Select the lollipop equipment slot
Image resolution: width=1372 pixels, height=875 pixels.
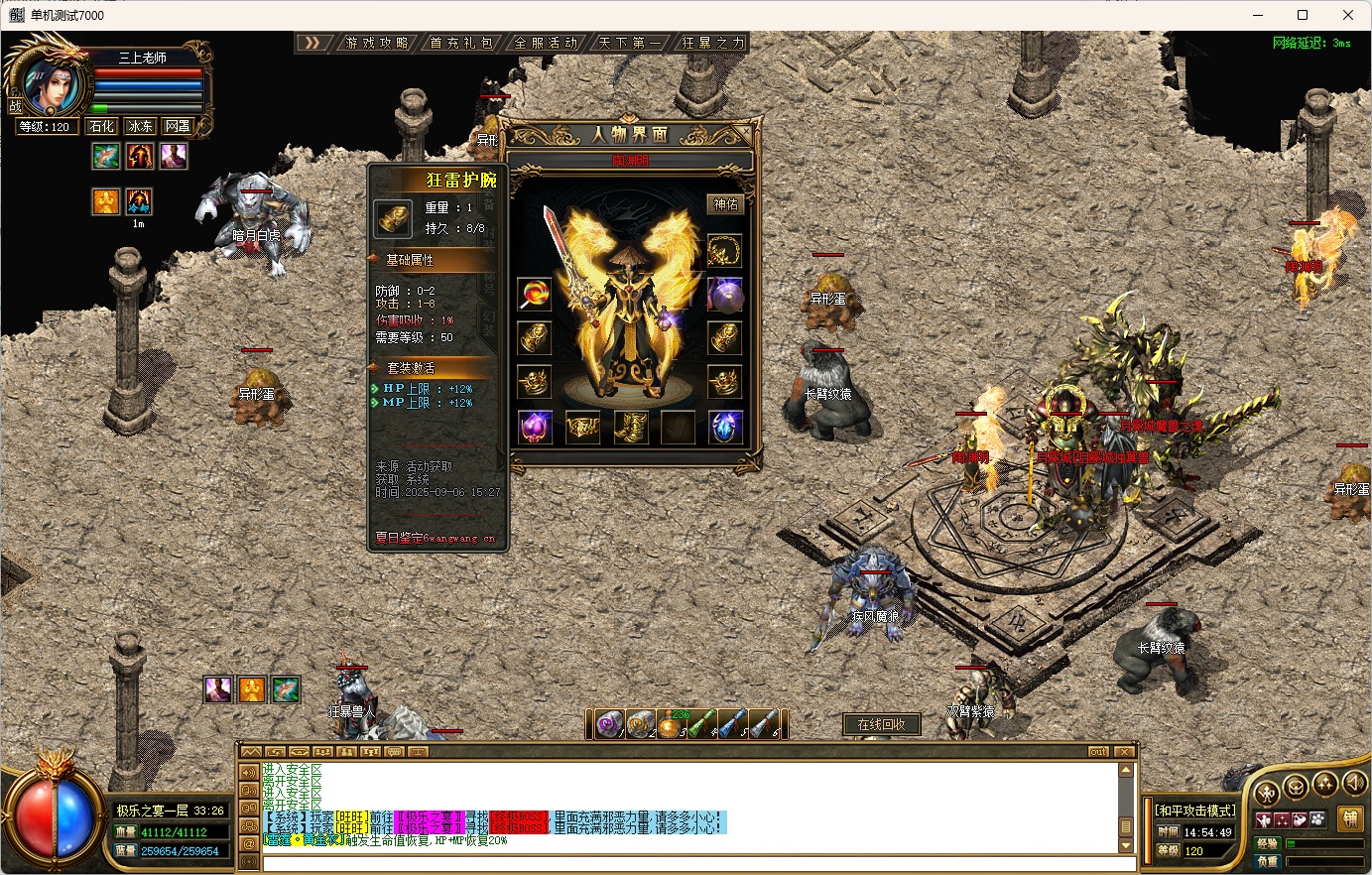(x=535, y=294)
